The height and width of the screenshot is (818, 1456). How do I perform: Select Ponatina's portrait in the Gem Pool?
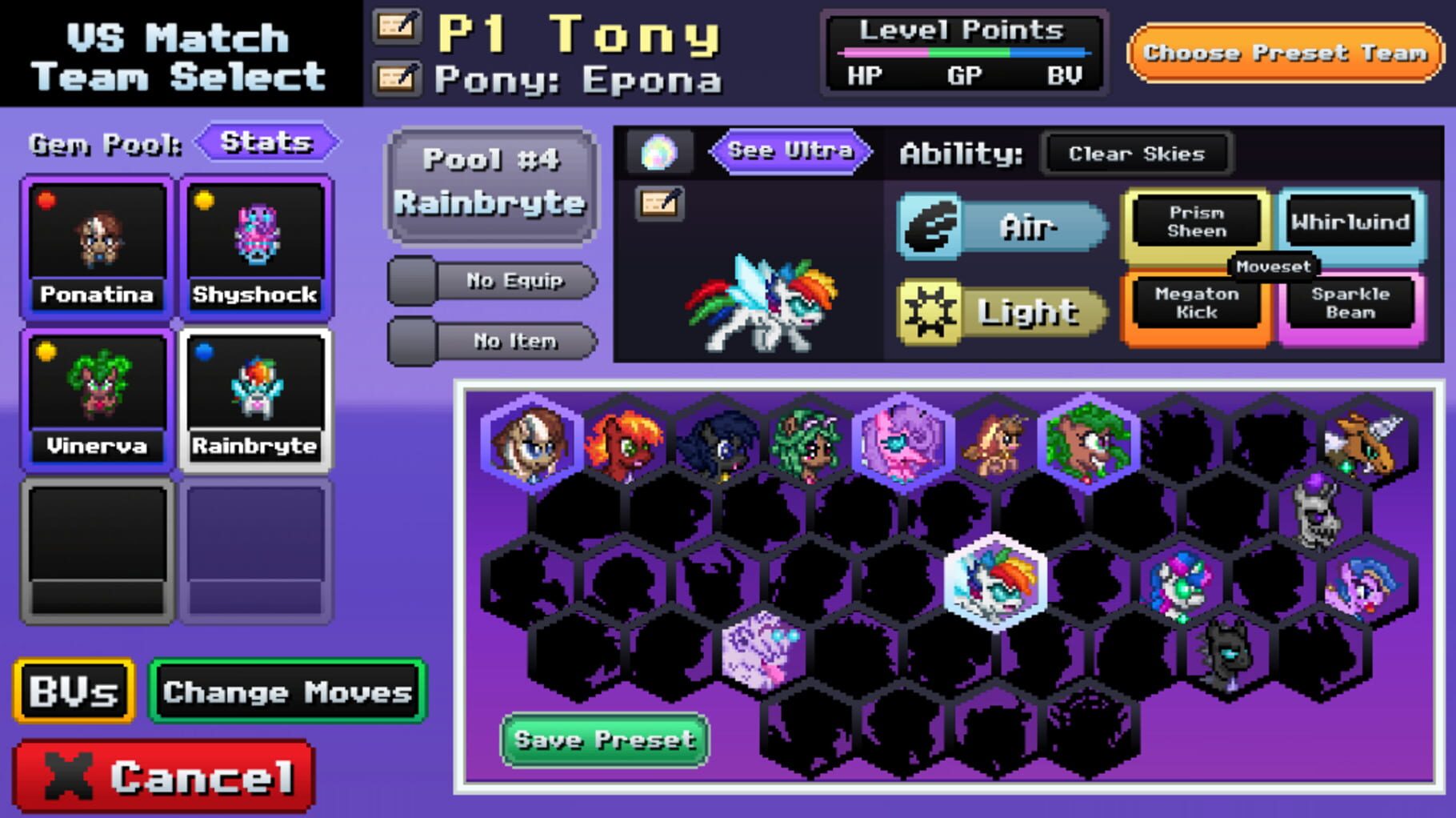click(96, 232)
